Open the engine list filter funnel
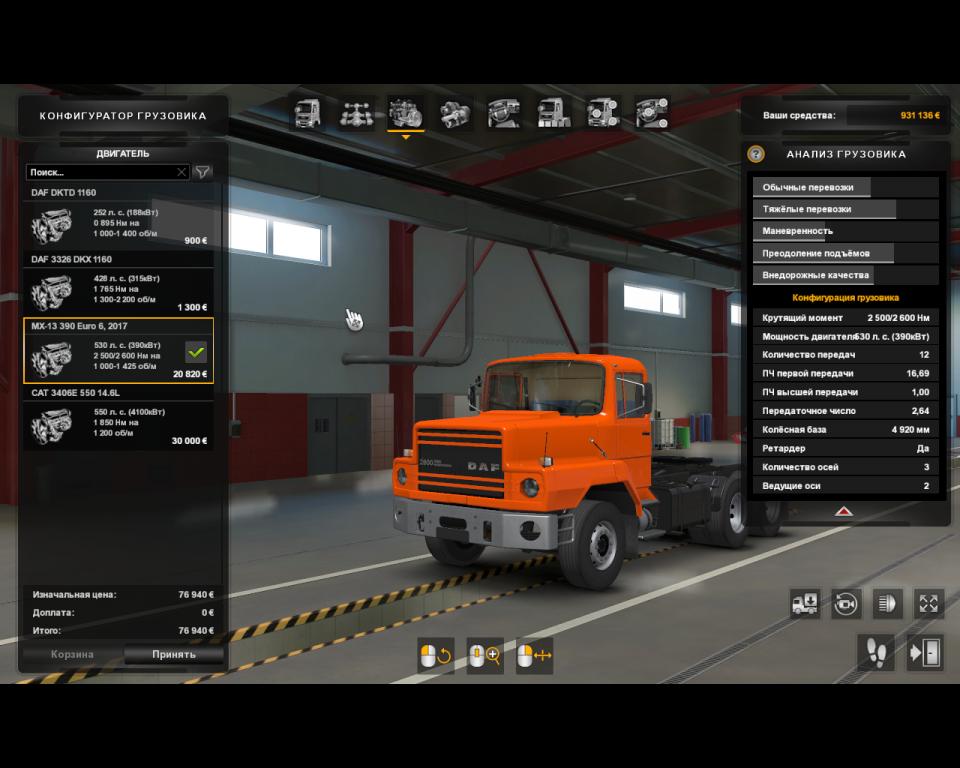 (x=203, y=172)
